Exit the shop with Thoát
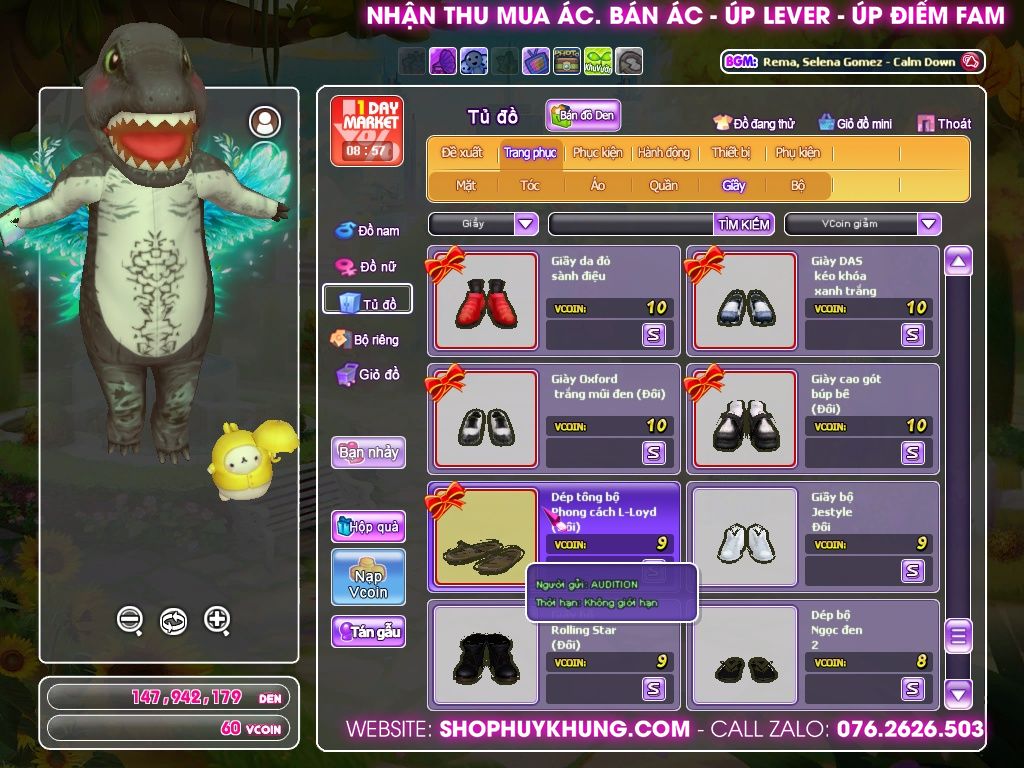 944,123
